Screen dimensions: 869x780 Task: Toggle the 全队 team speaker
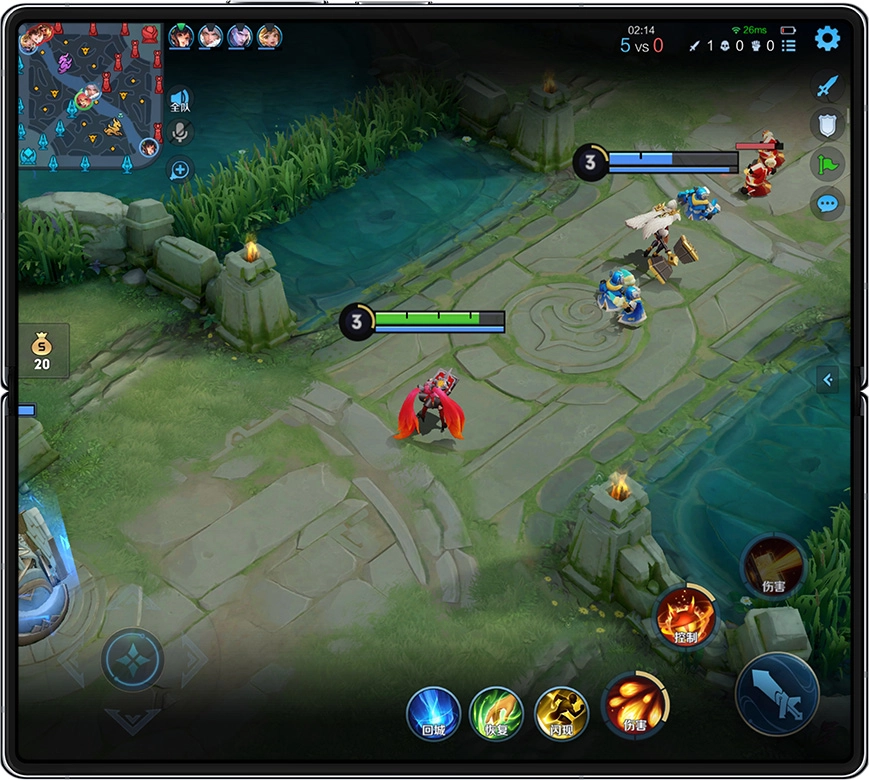point(179,100)
